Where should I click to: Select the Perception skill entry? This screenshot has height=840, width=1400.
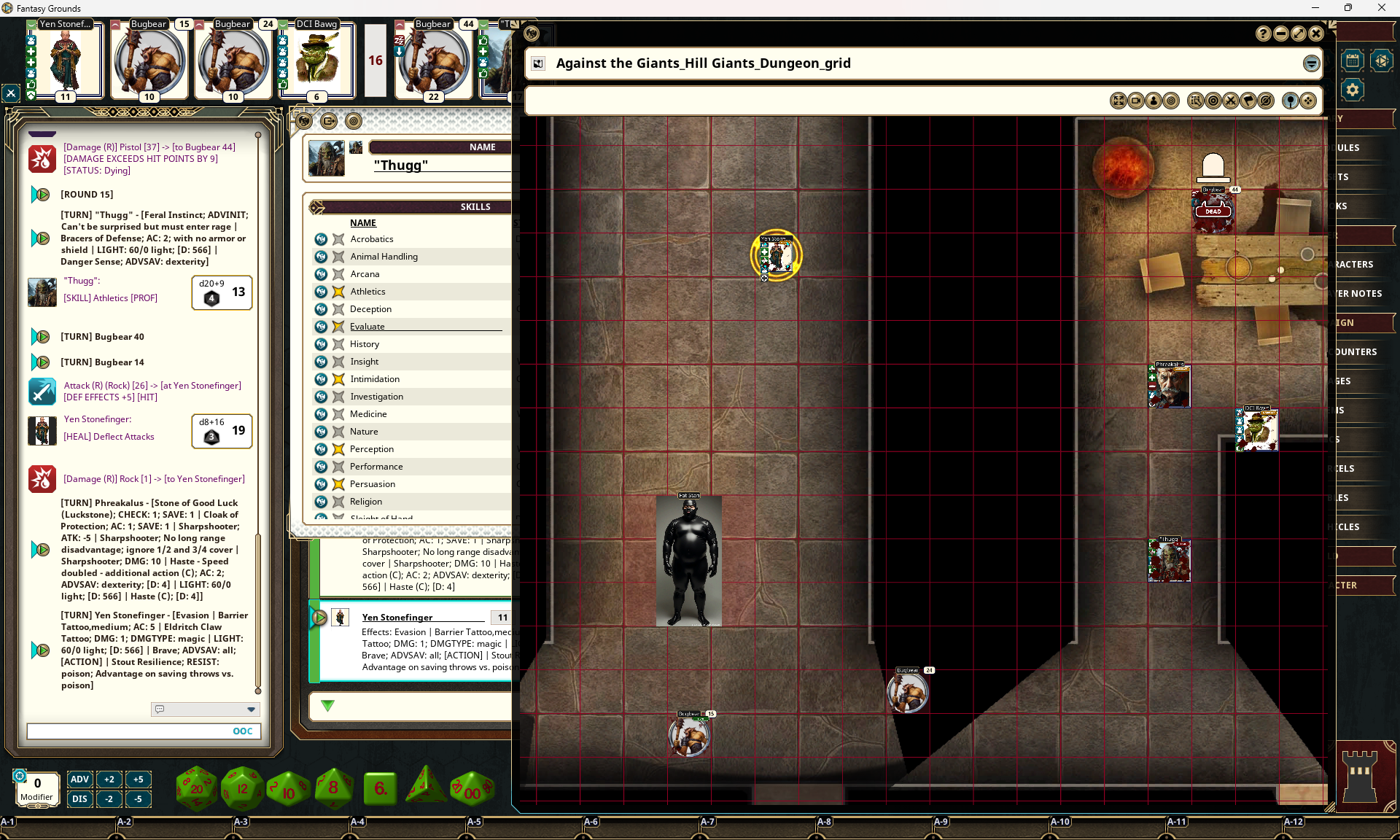tap(371, 449)
